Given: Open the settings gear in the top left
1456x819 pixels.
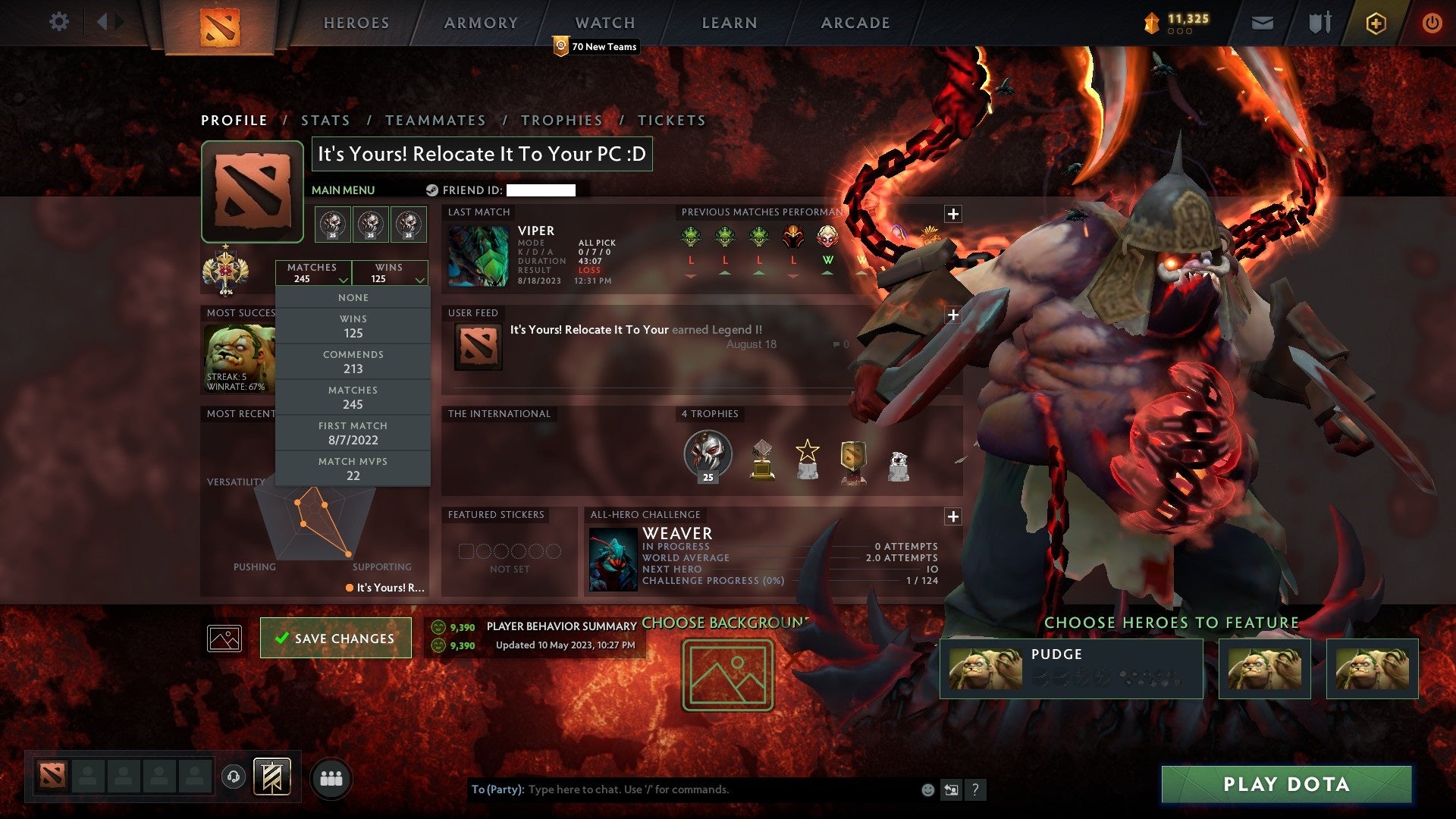Looking at the screenshot, I should click(x=59, y=22).
